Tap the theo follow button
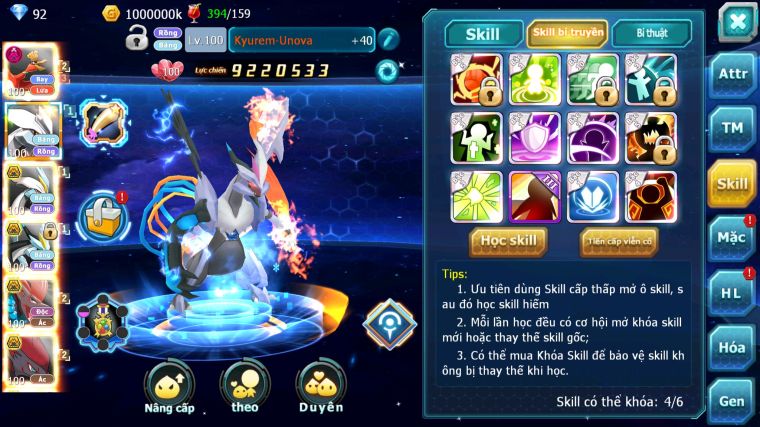Image resolution: width=760 pixels, height=427 pixels. pyautogui.click(x=245, y=387)
